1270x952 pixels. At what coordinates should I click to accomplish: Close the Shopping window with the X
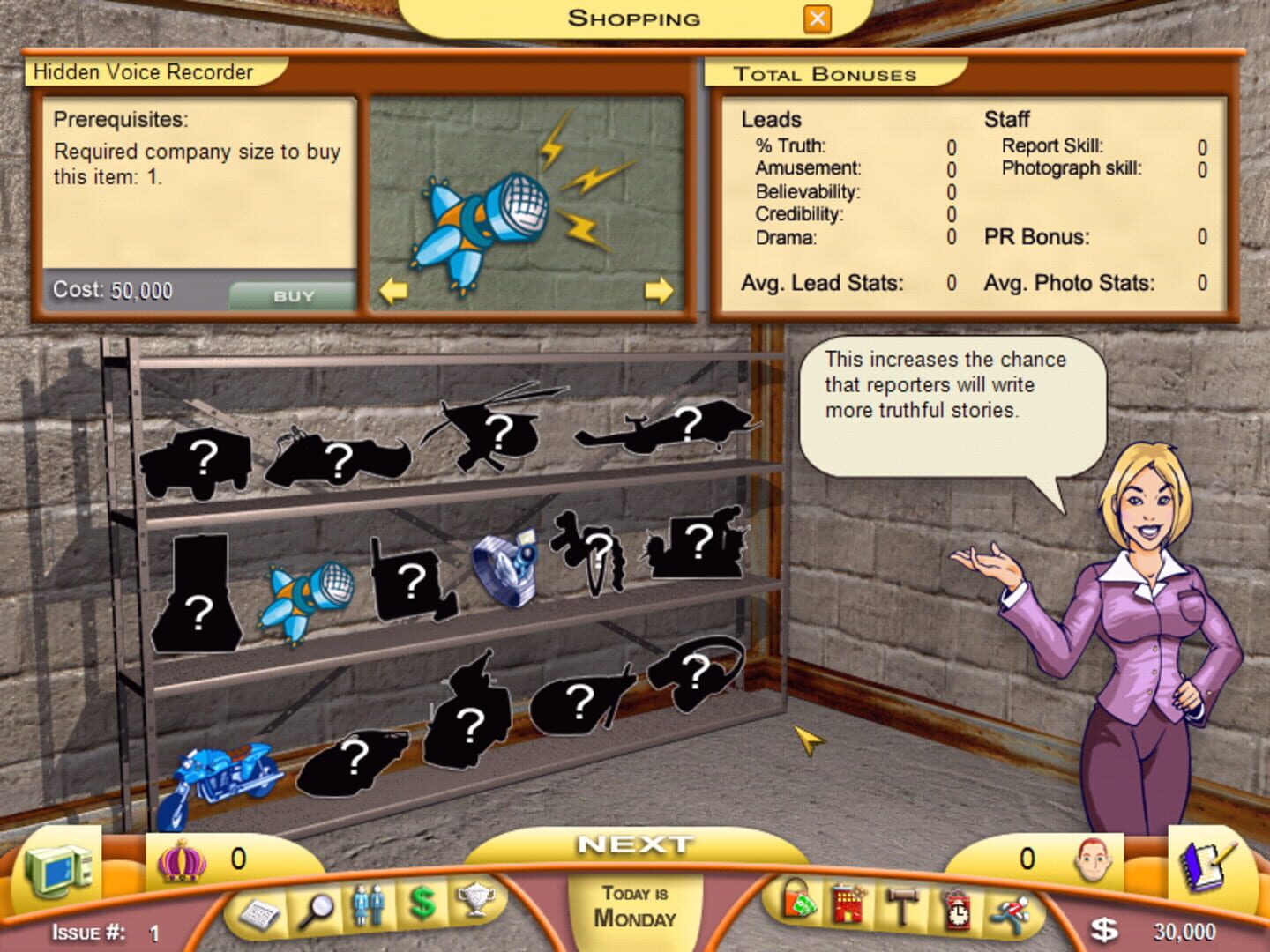coord(816,18)
